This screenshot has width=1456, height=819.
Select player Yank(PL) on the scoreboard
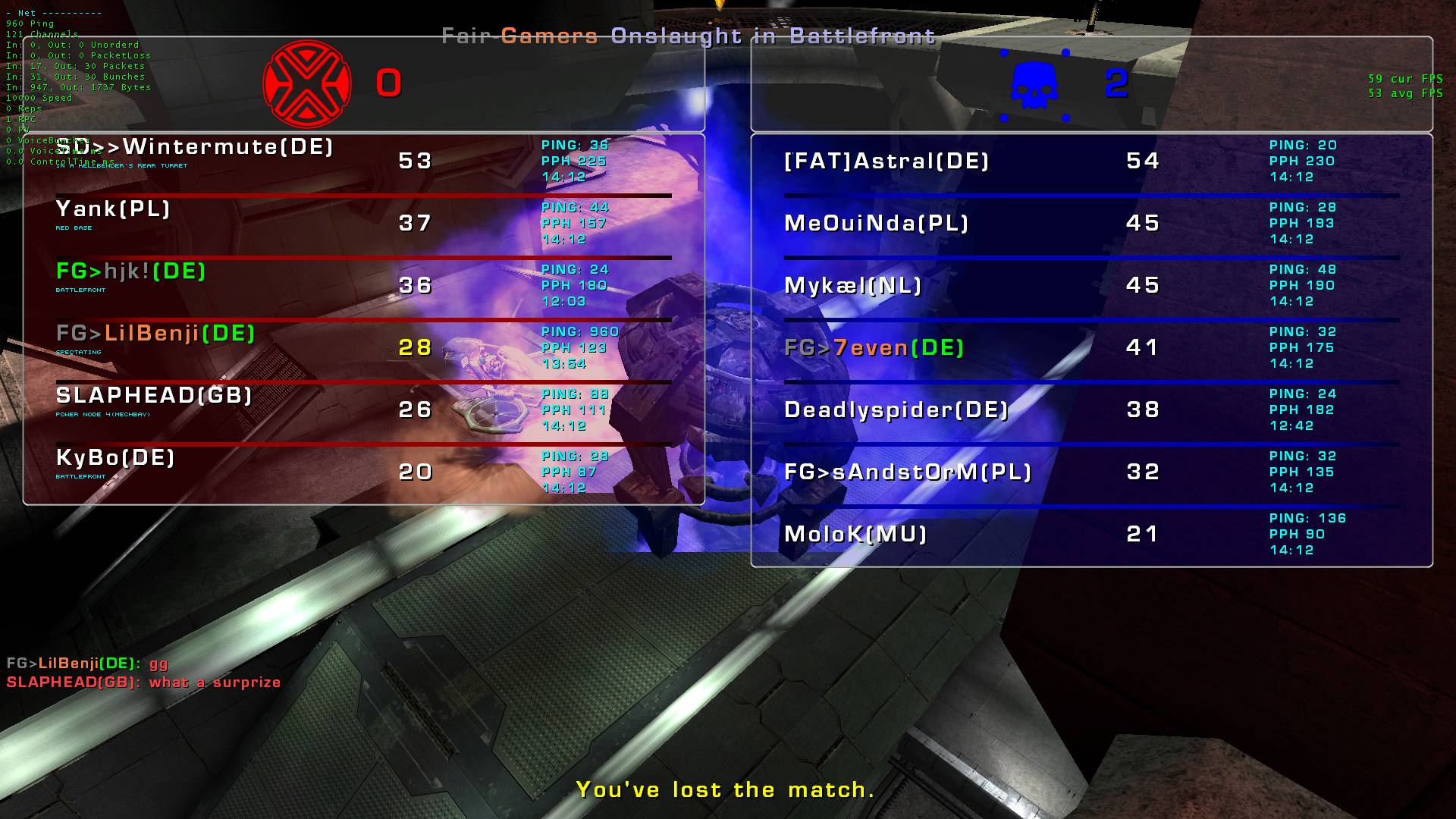click(114, 209)
